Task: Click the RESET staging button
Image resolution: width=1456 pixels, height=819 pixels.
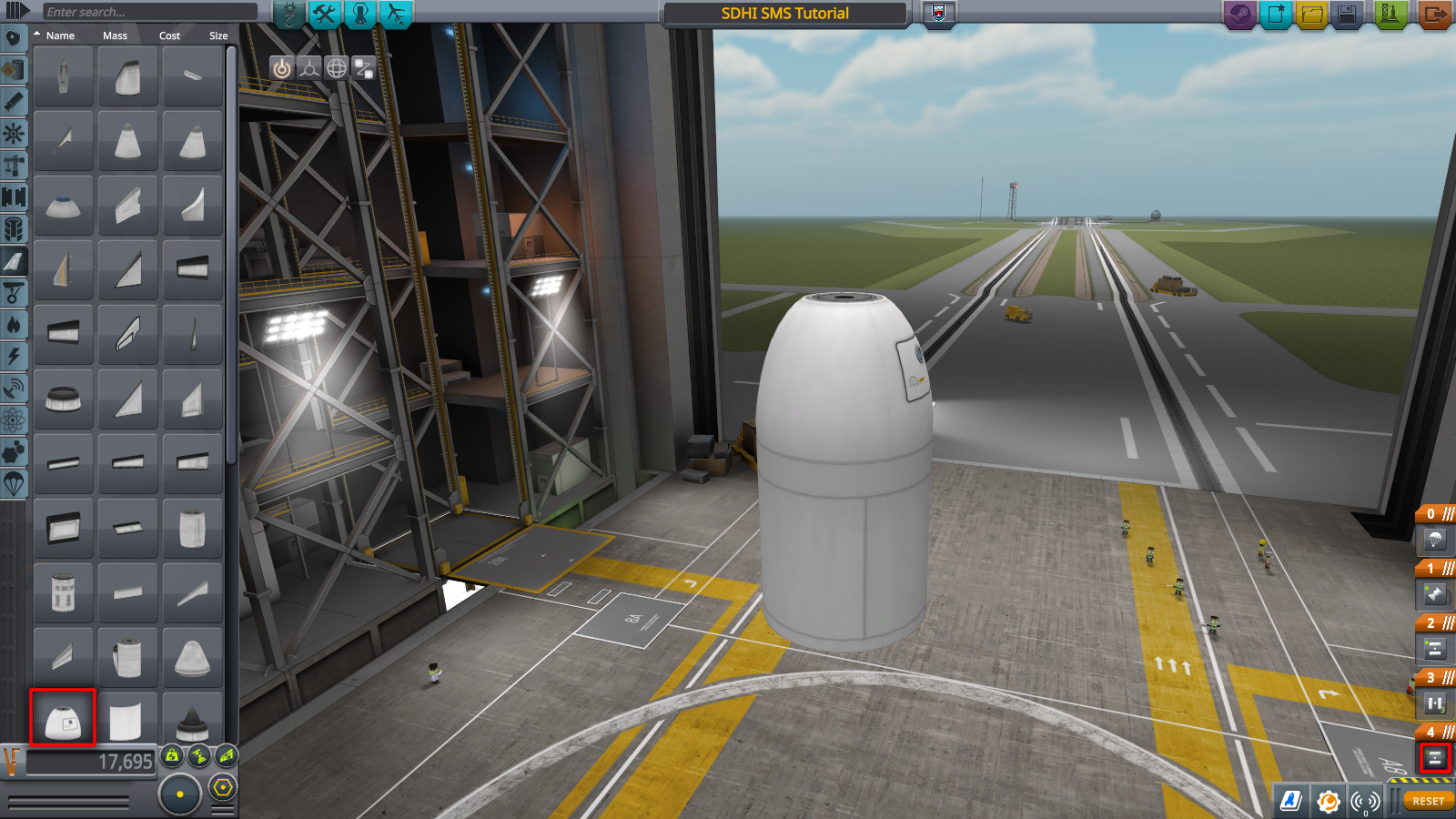Action: point(1428,801)
